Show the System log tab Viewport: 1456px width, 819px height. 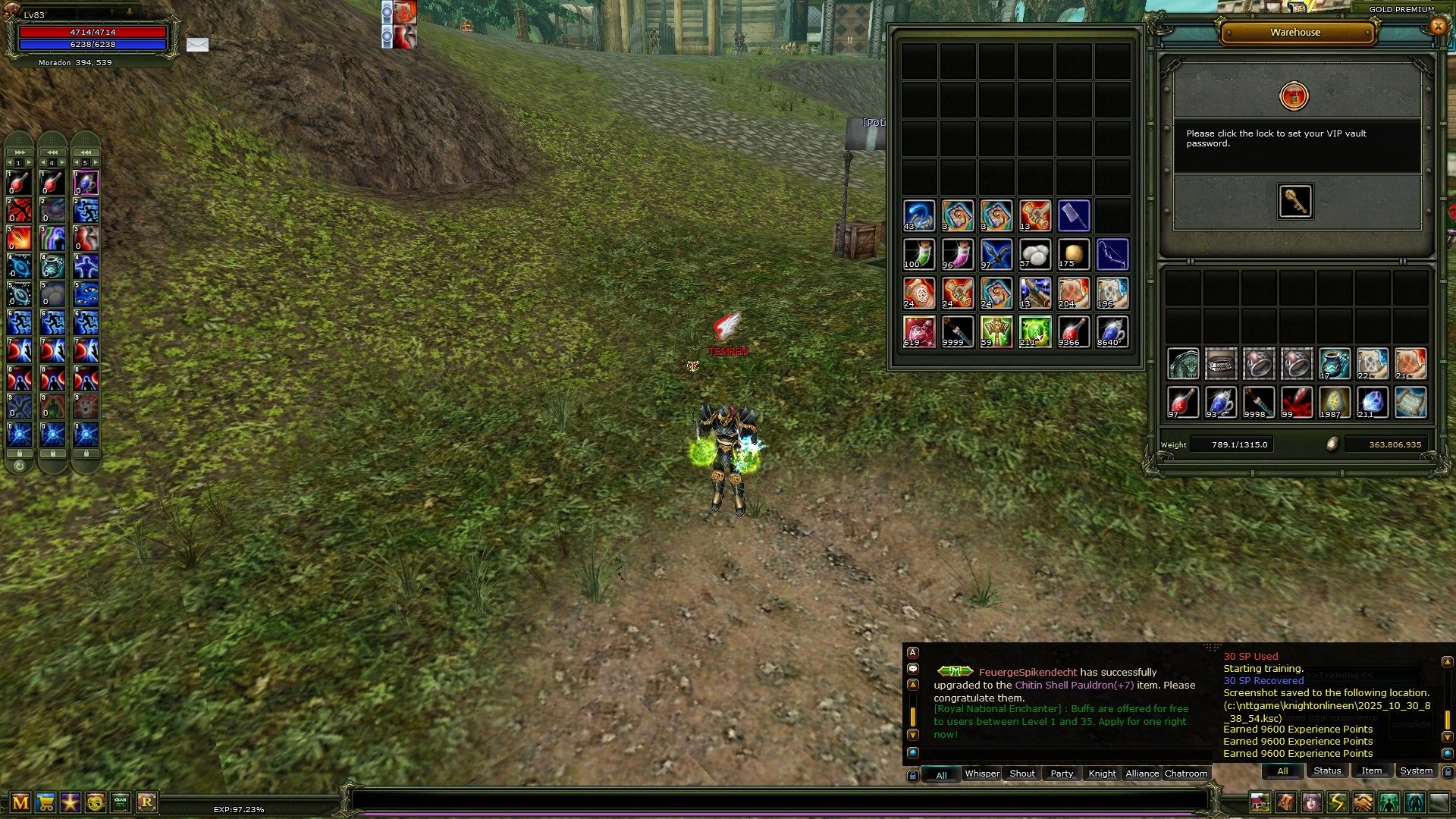1416,770
